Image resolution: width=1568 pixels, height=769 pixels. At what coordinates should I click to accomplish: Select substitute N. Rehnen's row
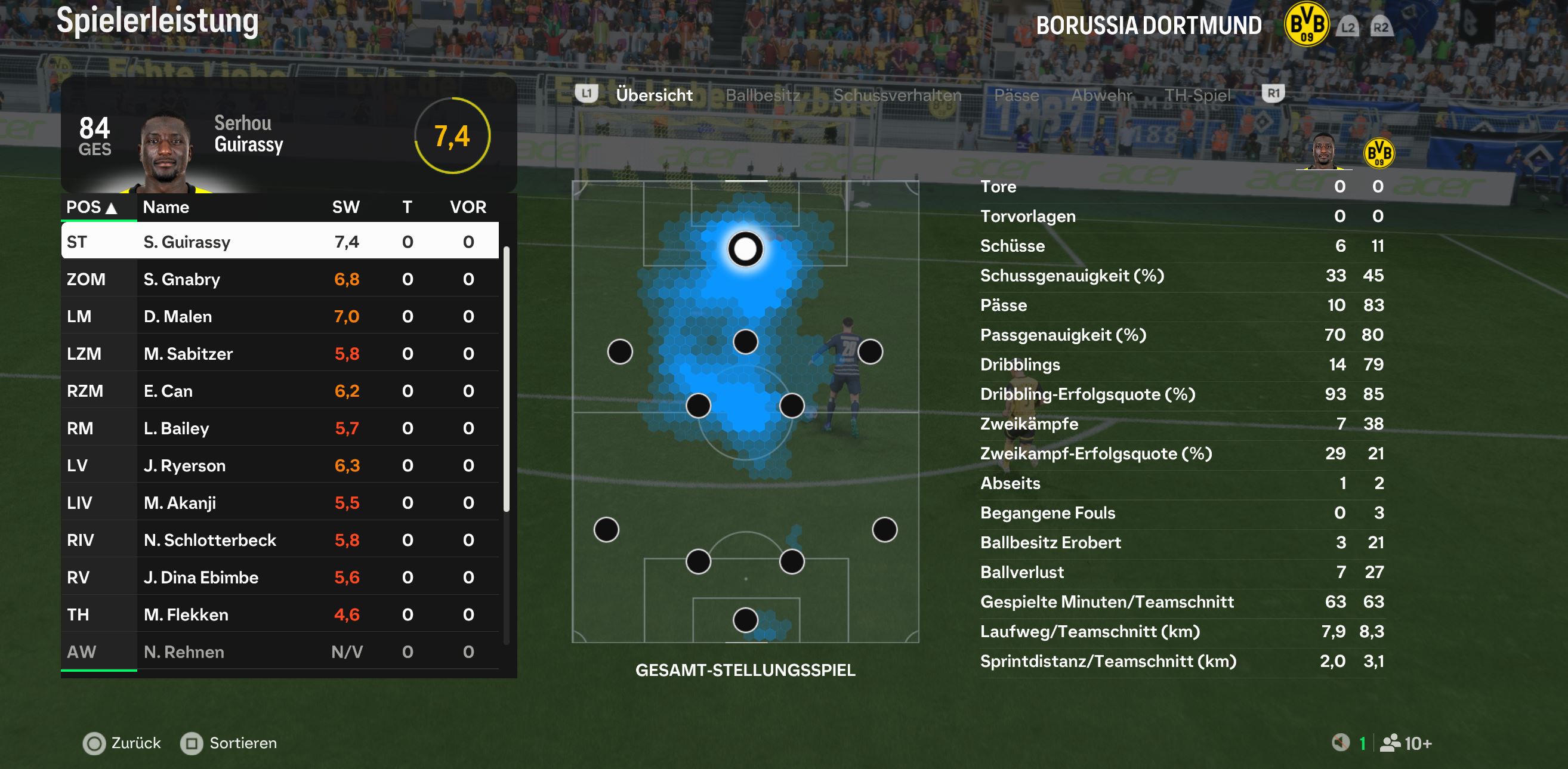click(280, 652)
